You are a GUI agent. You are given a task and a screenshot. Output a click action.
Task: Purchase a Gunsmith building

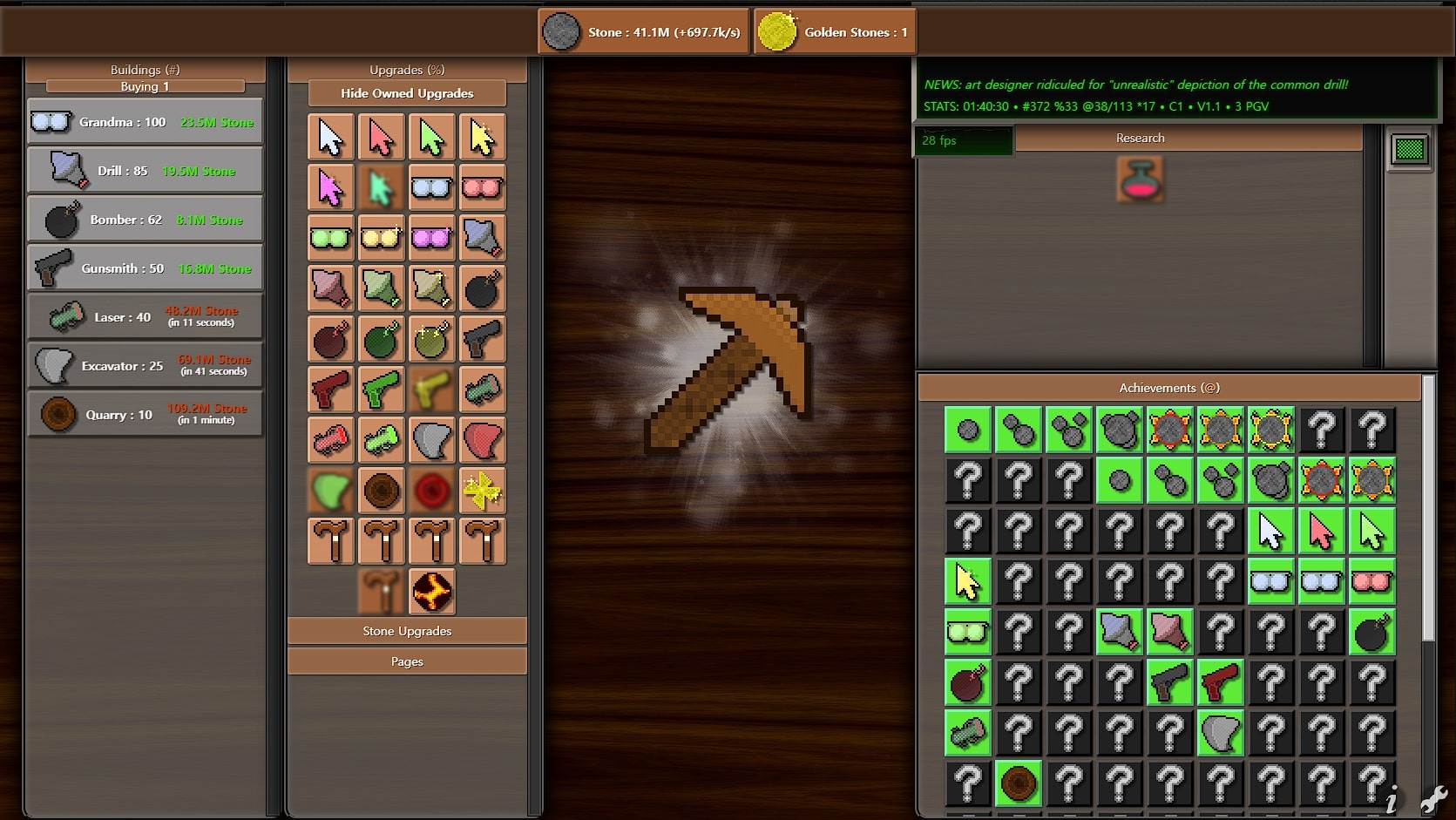pos(145,268)
